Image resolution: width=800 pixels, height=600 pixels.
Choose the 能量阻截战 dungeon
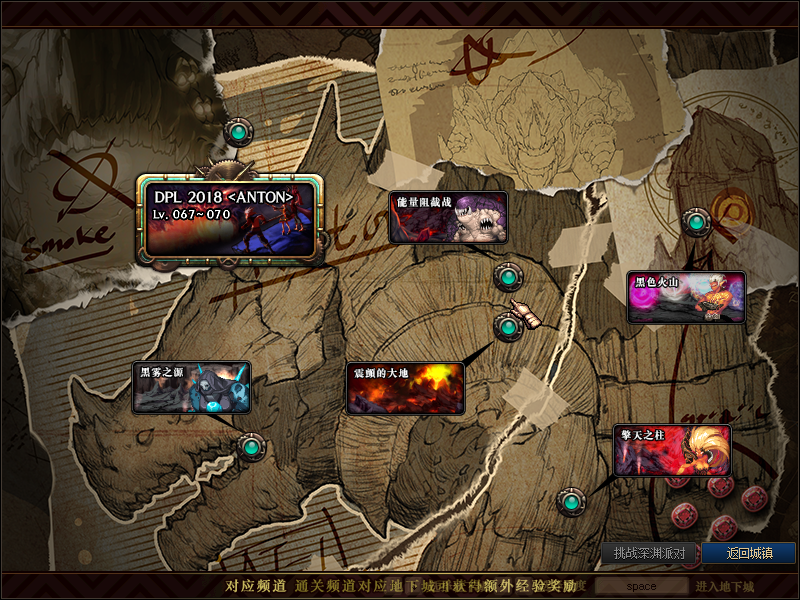click(448, 218)
